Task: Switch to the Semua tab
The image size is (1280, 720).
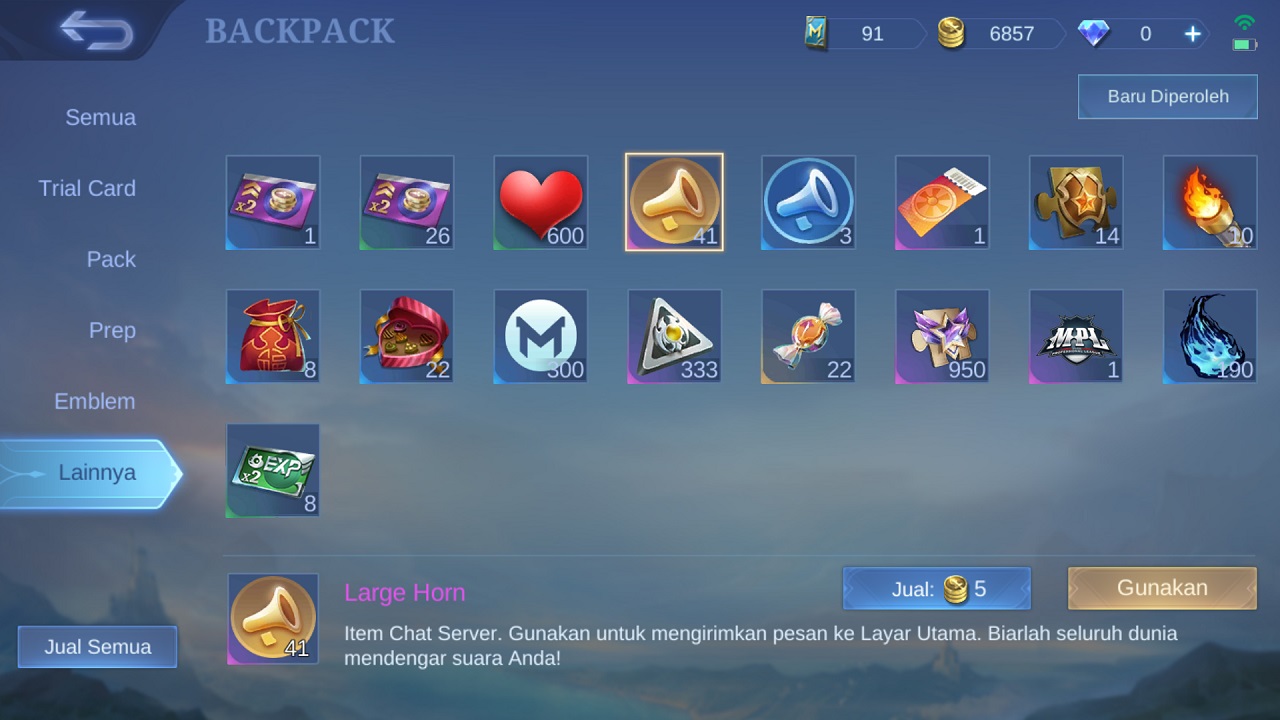Action: (100, 117)
